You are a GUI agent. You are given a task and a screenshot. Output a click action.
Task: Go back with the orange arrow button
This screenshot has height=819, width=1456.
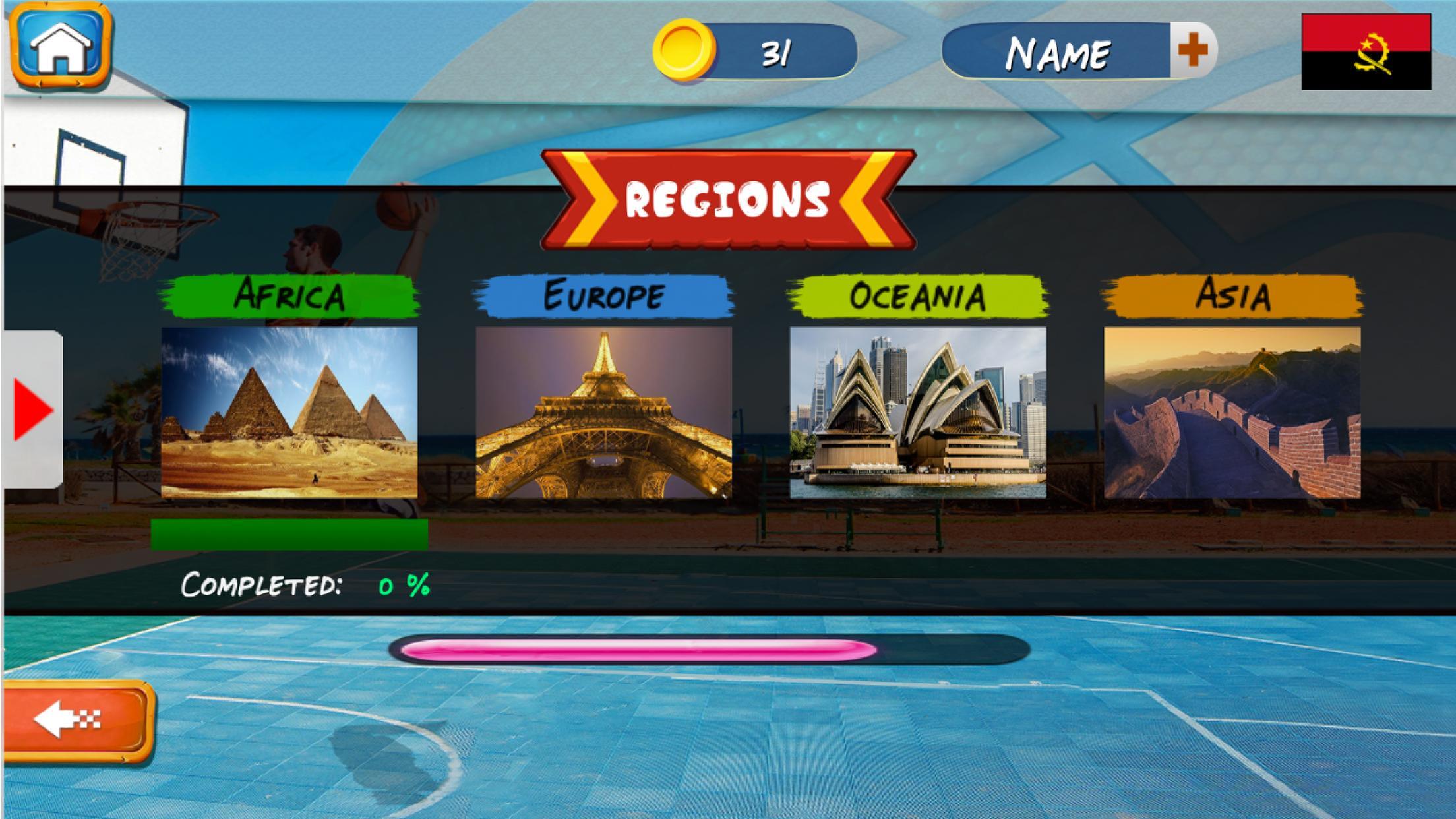point(78,720)
